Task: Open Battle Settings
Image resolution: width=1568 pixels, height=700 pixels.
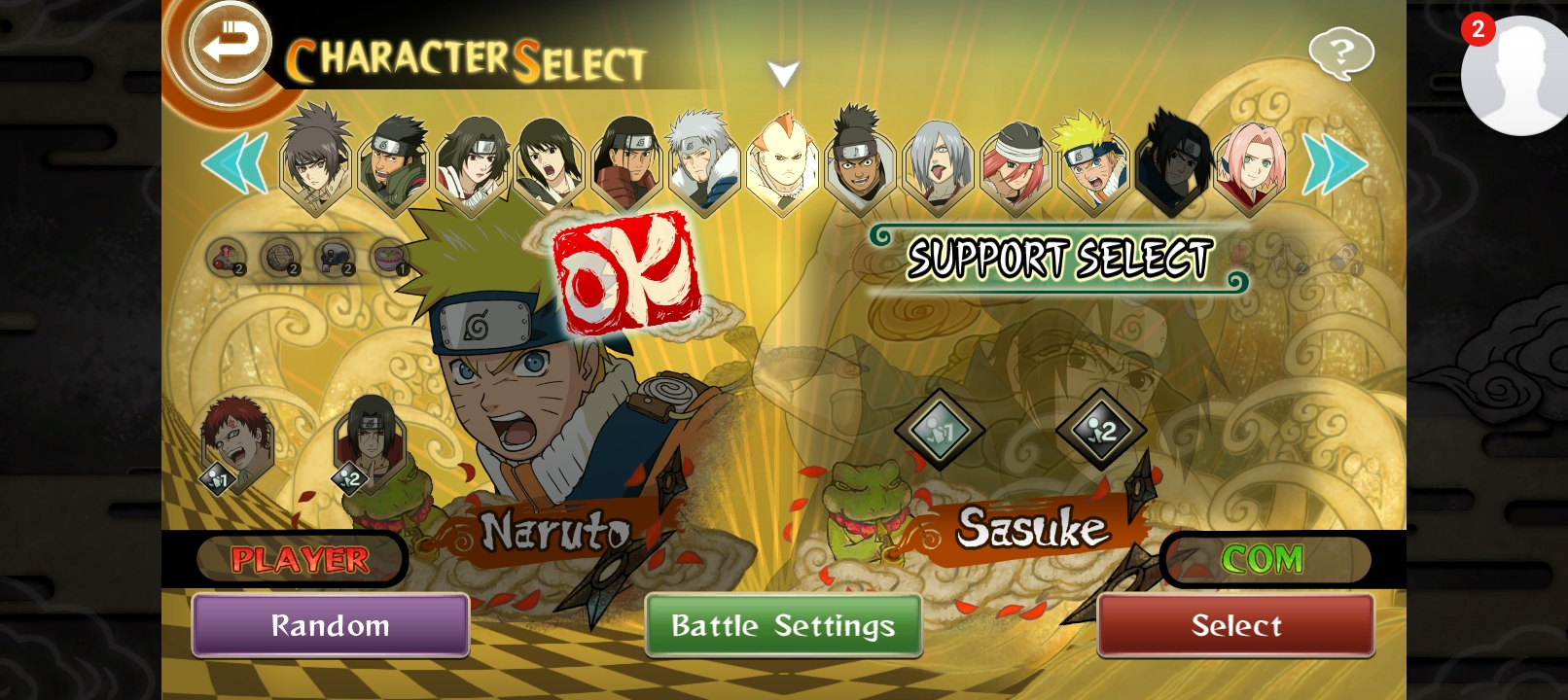Action: (783, 625)
